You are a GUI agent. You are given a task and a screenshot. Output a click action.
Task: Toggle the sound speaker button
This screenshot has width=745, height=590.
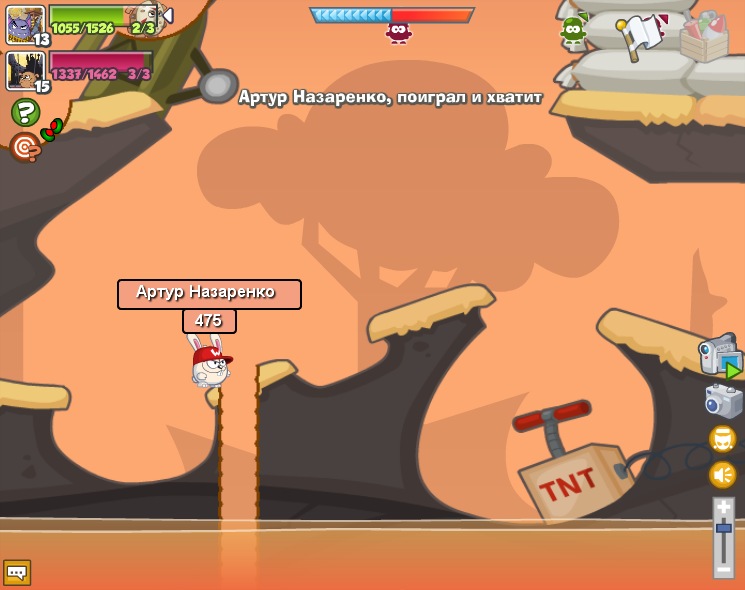point(722,474)
